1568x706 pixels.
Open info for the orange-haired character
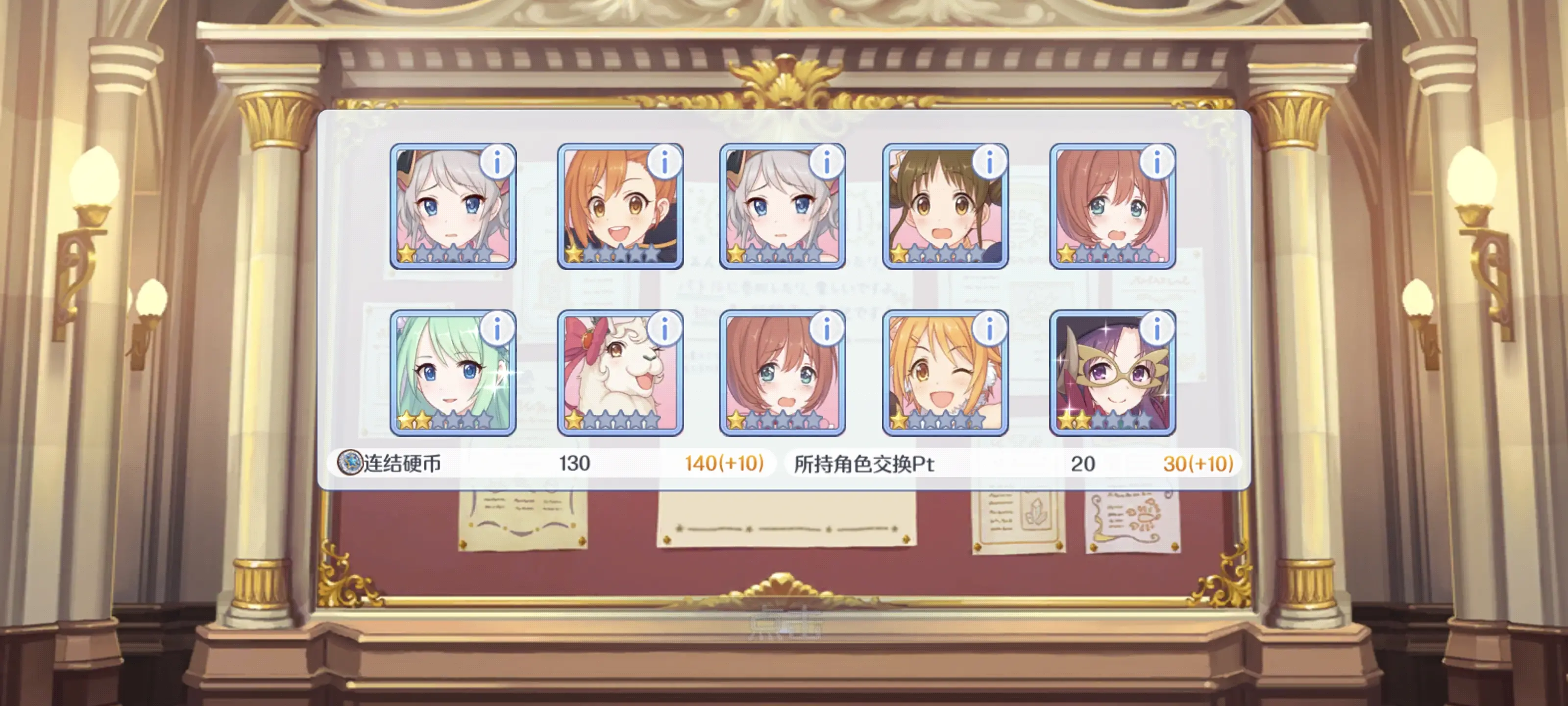pos(664,162)
